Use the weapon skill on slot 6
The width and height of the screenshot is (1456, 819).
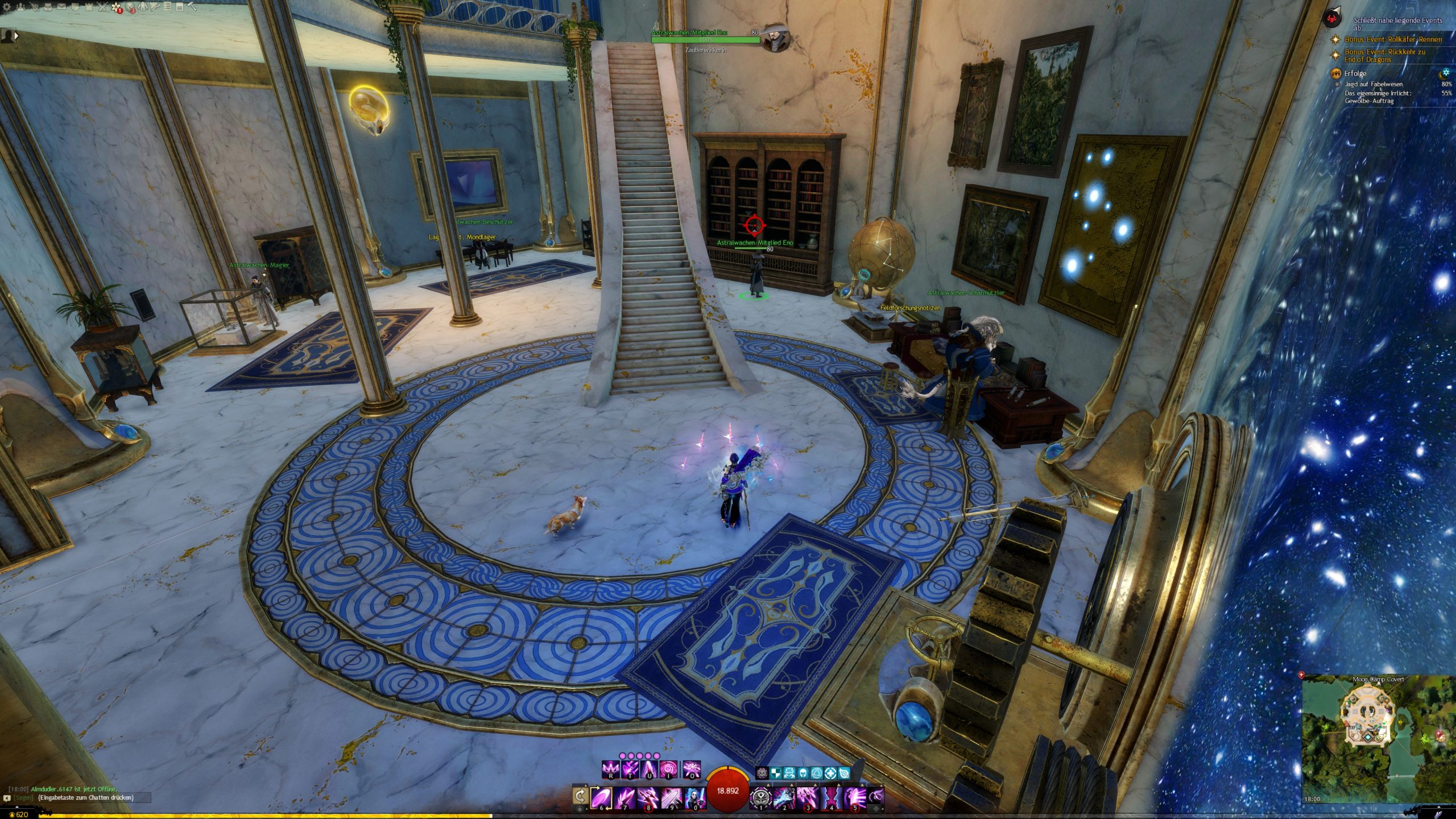click(602, 797)
